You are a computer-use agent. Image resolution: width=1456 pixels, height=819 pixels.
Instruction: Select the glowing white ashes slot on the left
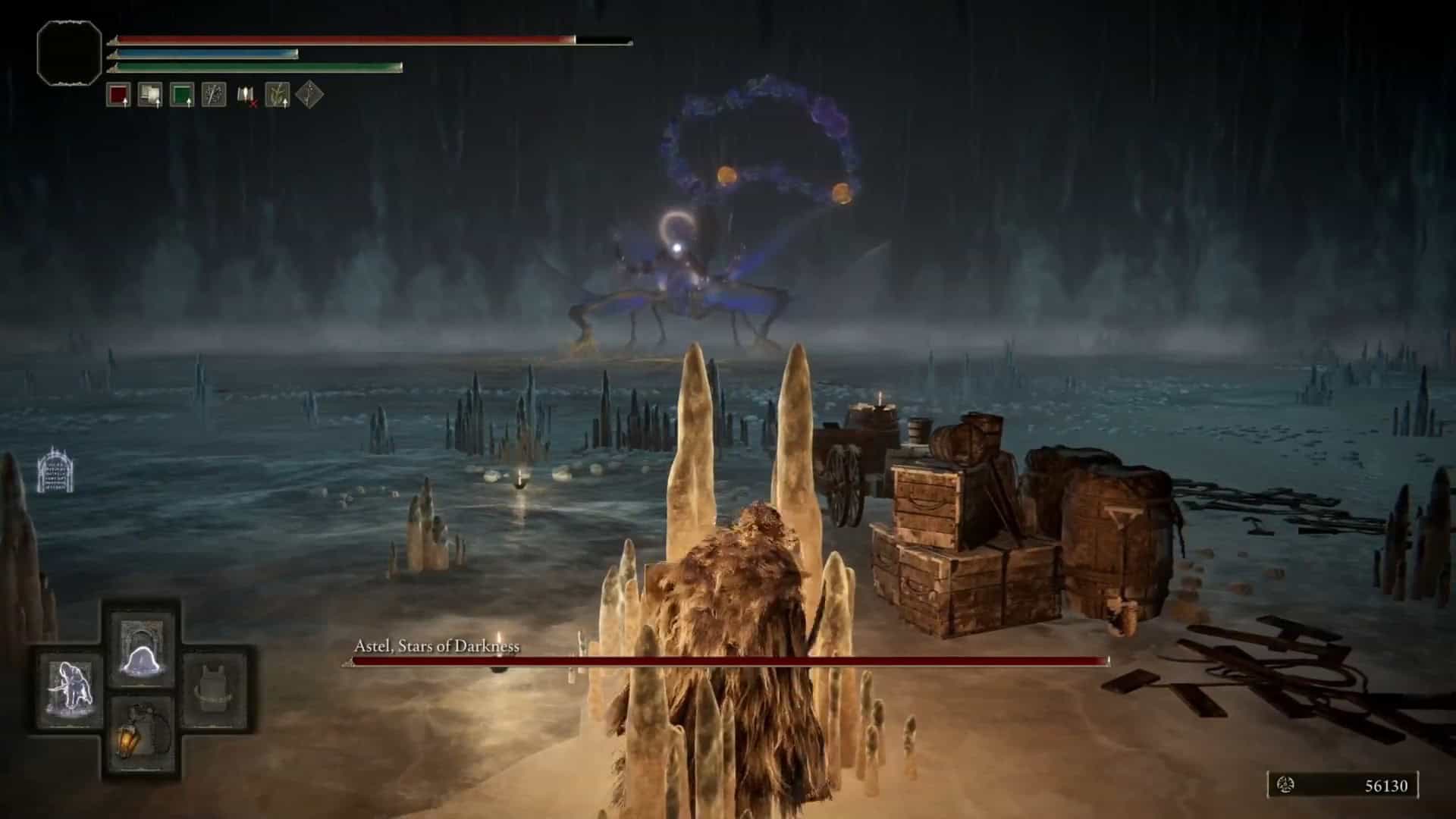71,690
